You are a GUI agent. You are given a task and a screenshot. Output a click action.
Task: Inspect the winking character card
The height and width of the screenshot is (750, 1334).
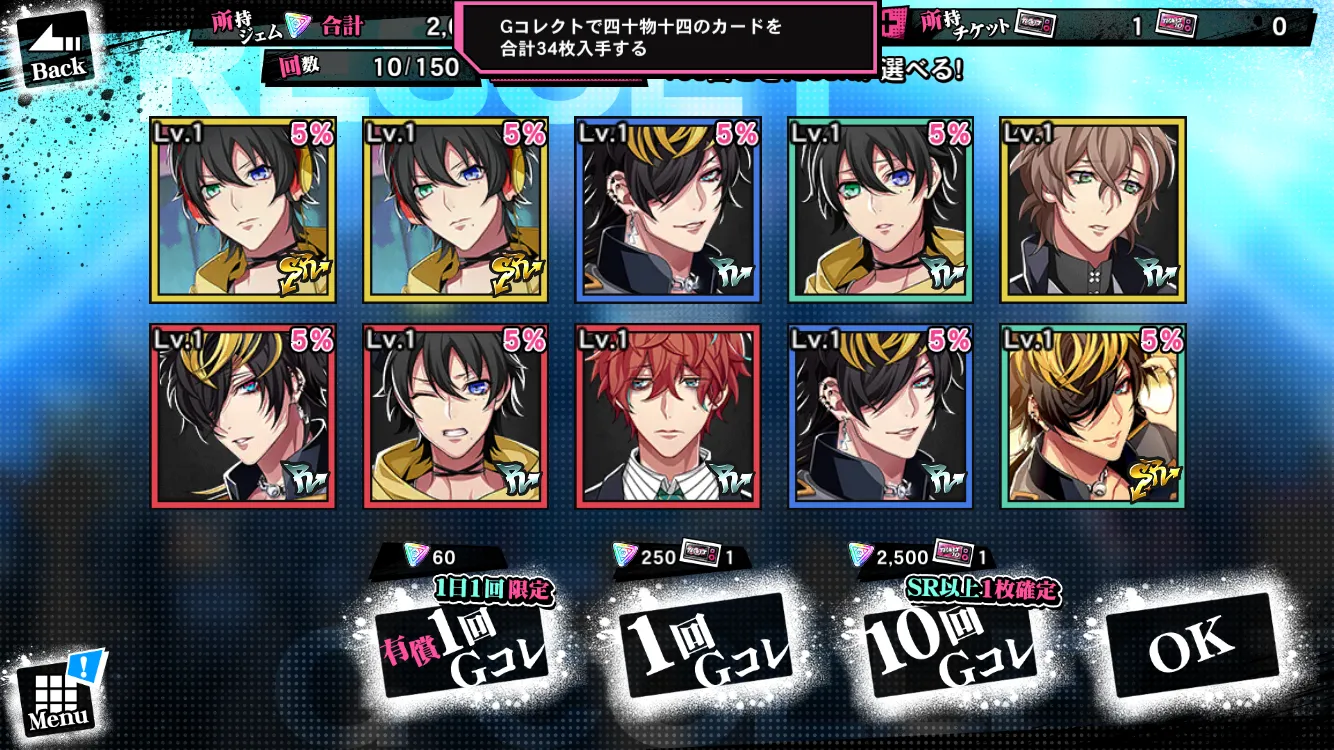456,416
